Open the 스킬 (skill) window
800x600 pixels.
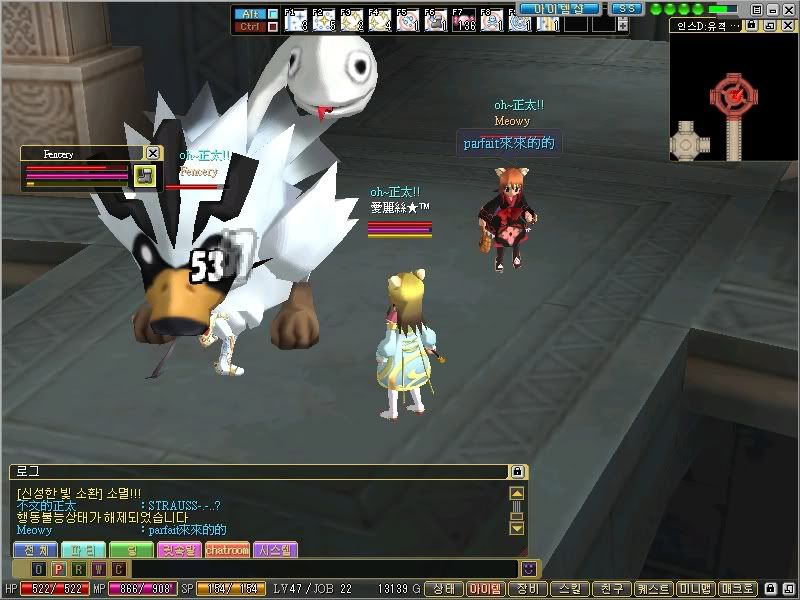click(x=569, y=589)
